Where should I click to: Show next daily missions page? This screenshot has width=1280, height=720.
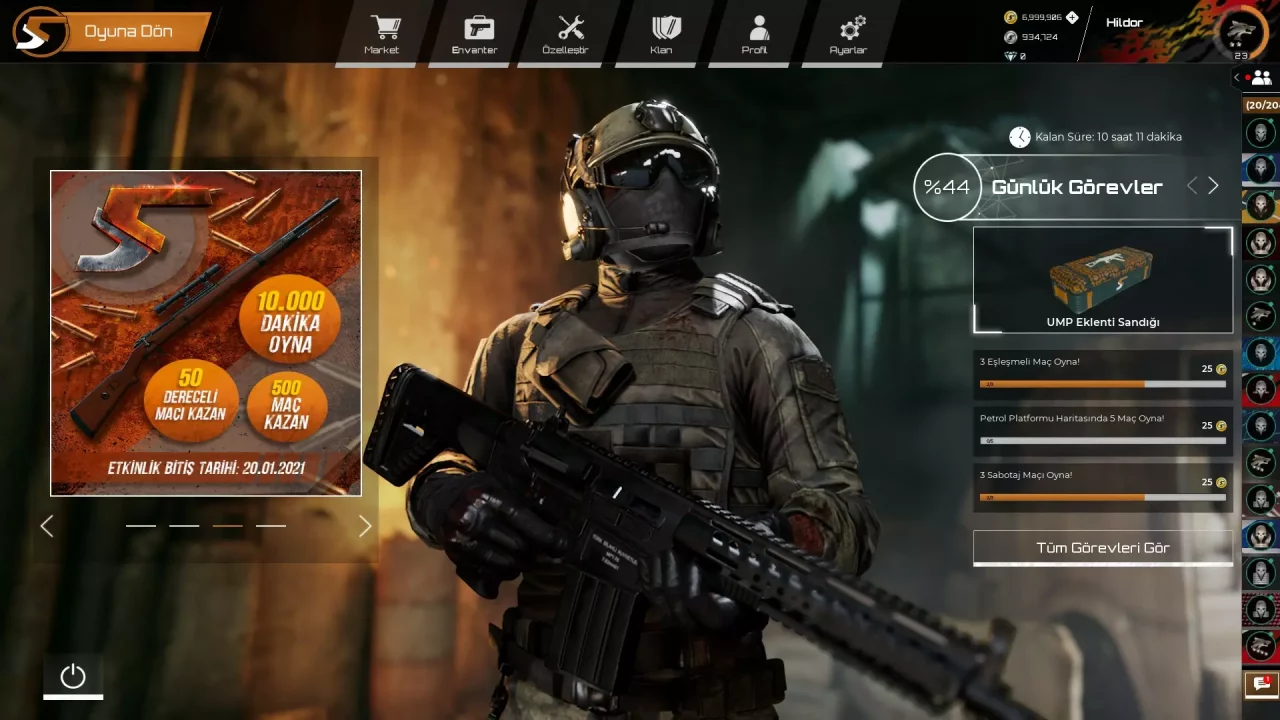(x=1213, y=186)
